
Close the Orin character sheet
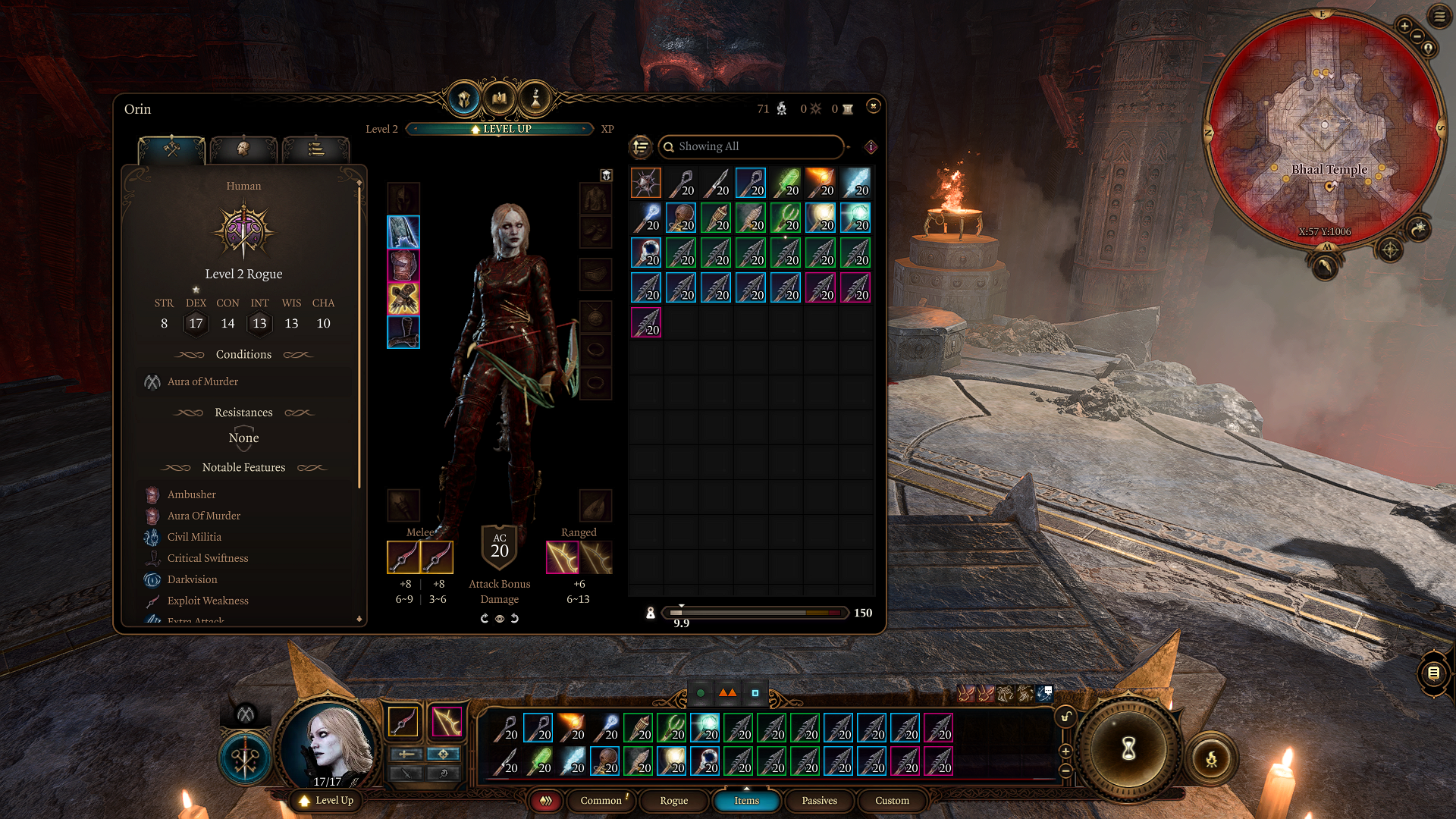pyautogui.click(x=874, y=106)
